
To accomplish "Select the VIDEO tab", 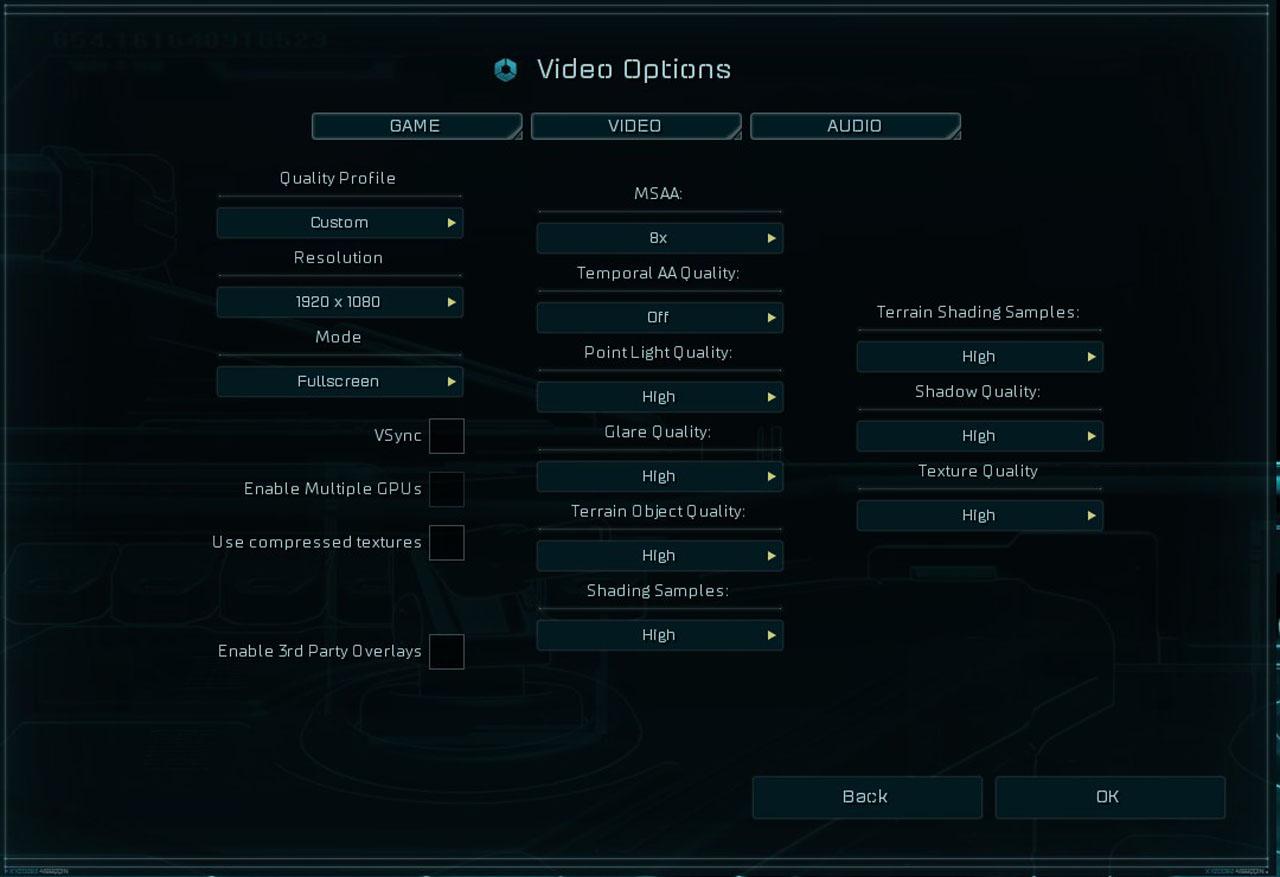I will tap(635, 126).
